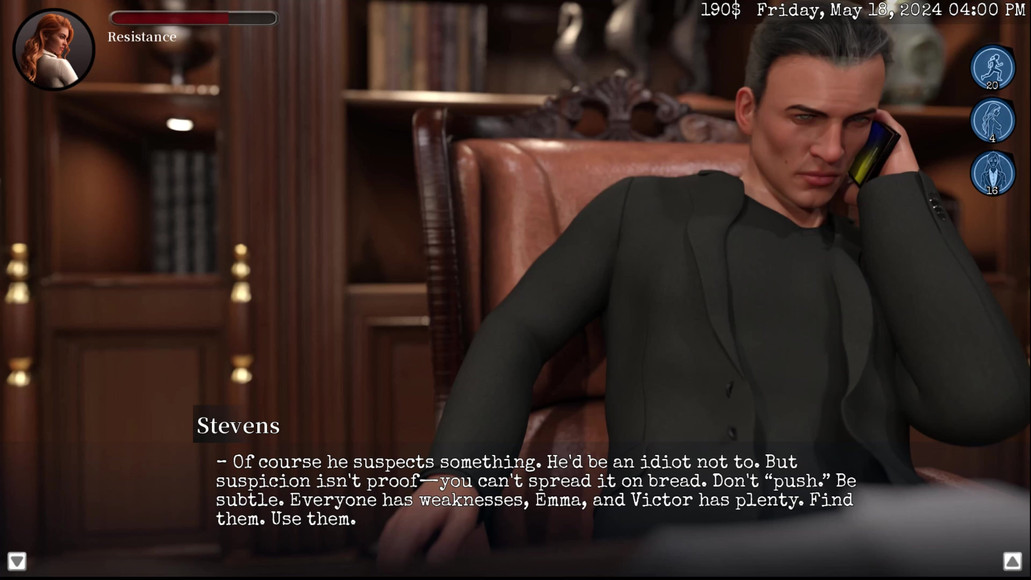
Task: Open the red-haired character portrait
Action: pos(54,50)
